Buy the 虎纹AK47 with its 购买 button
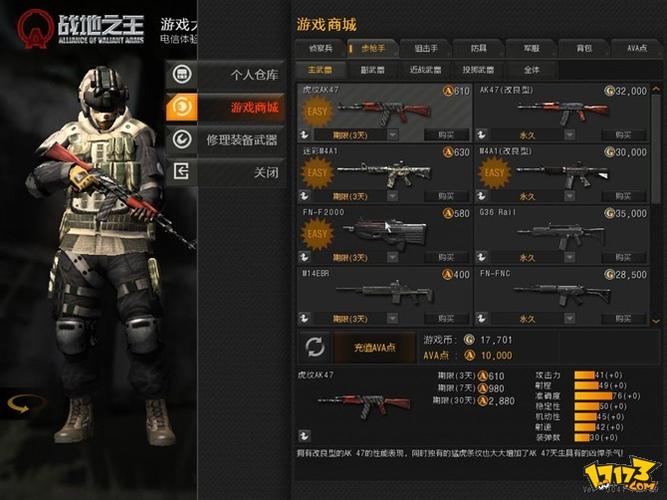The height and width of the screenshot is (500, 667). point(445,134)
